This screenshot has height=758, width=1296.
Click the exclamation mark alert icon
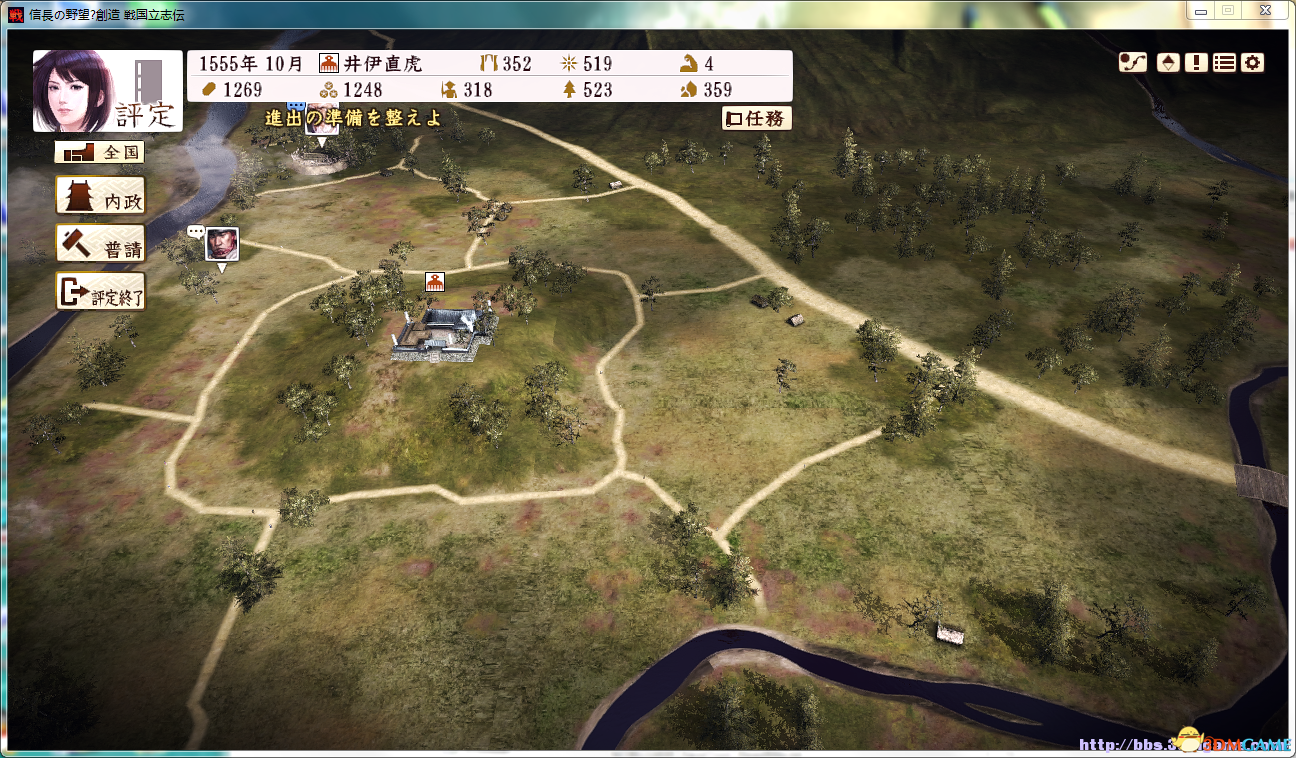1196,62
